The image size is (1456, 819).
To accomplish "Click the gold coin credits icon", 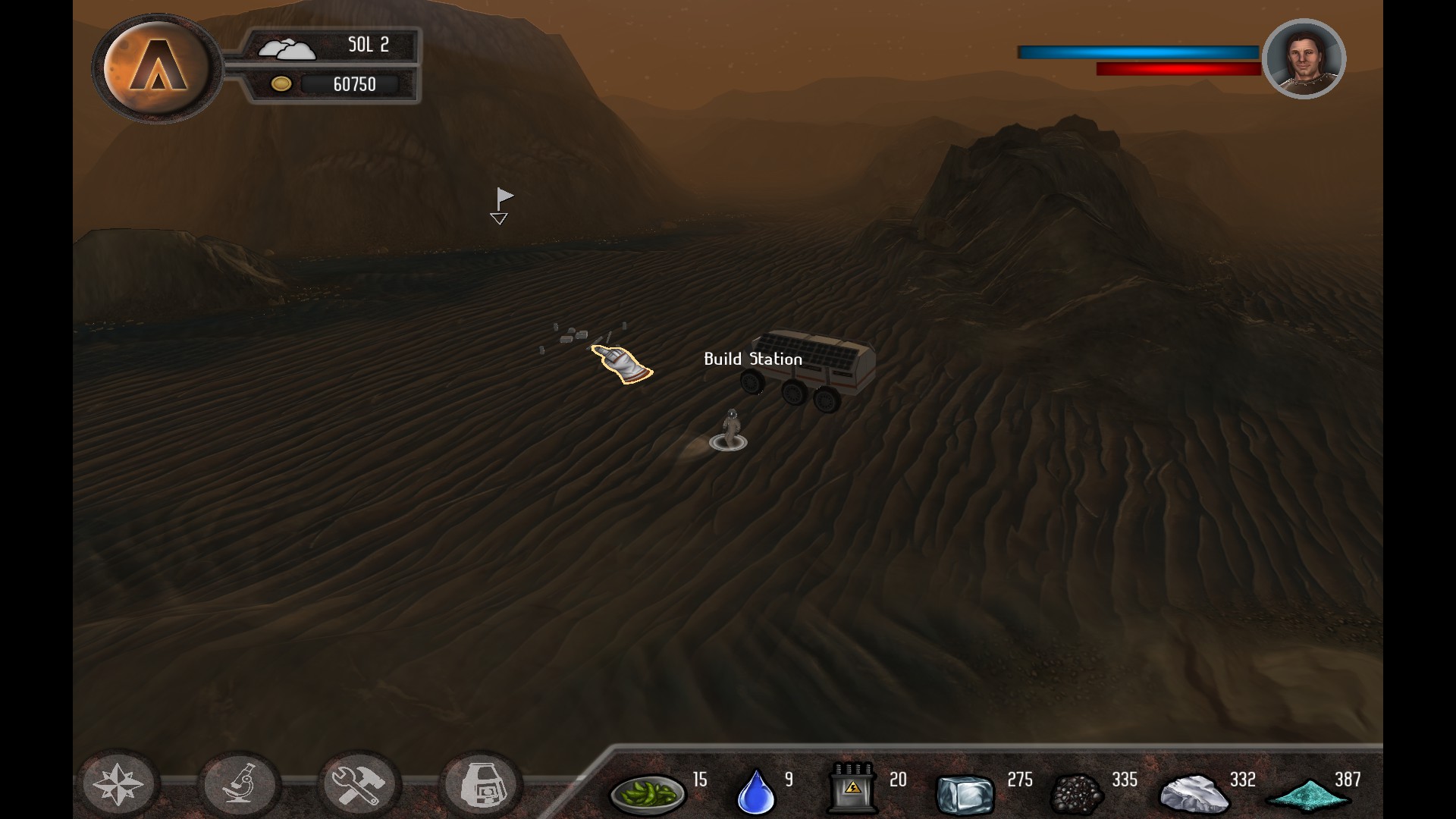I will pos(281,84).
